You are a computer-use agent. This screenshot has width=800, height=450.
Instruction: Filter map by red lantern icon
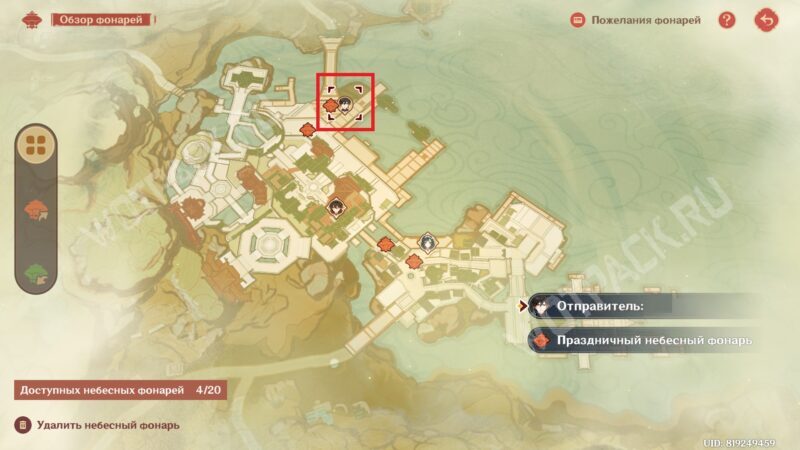(x=37, y=209)
